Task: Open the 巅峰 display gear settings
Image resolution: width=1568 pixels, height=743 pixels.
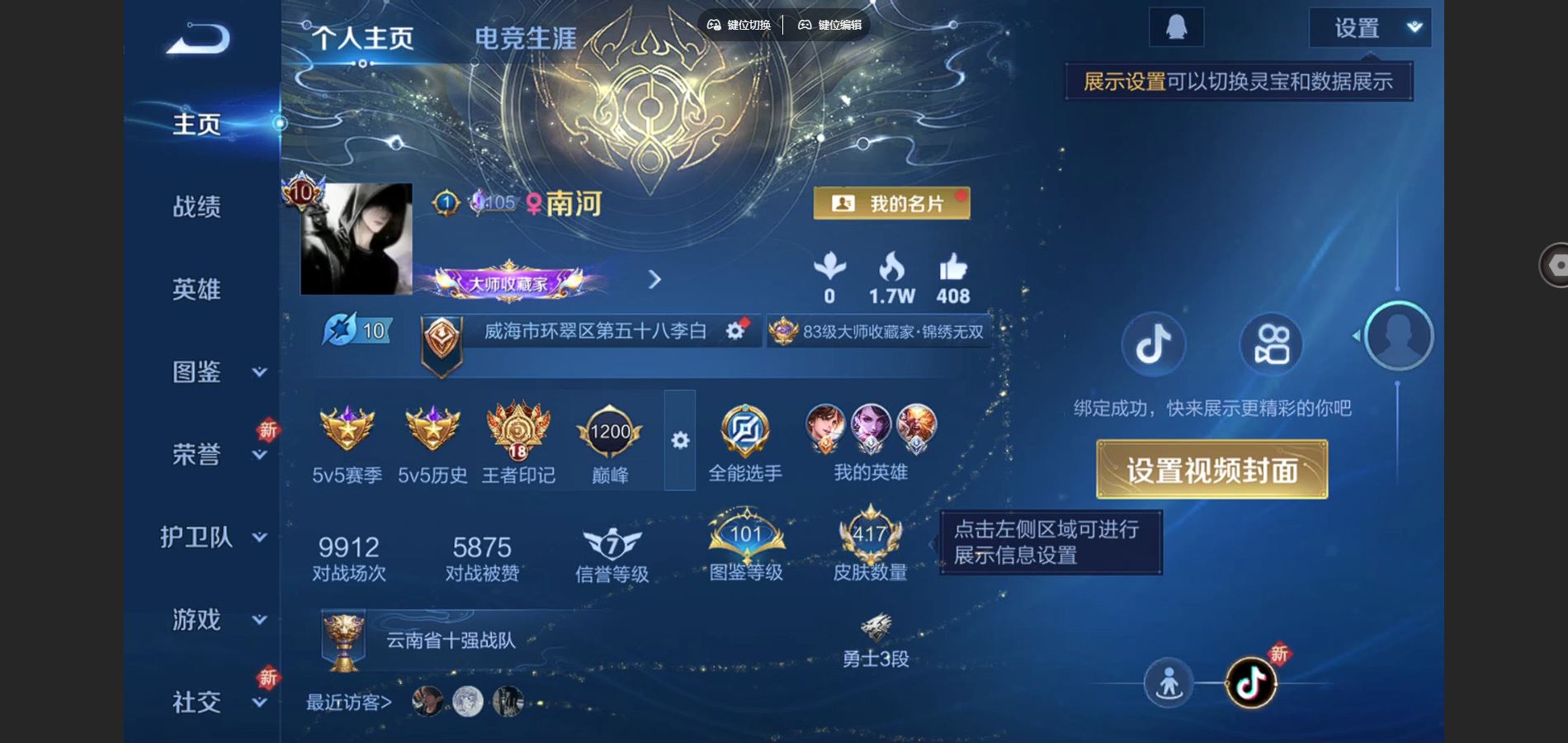Action: point(679,442)
